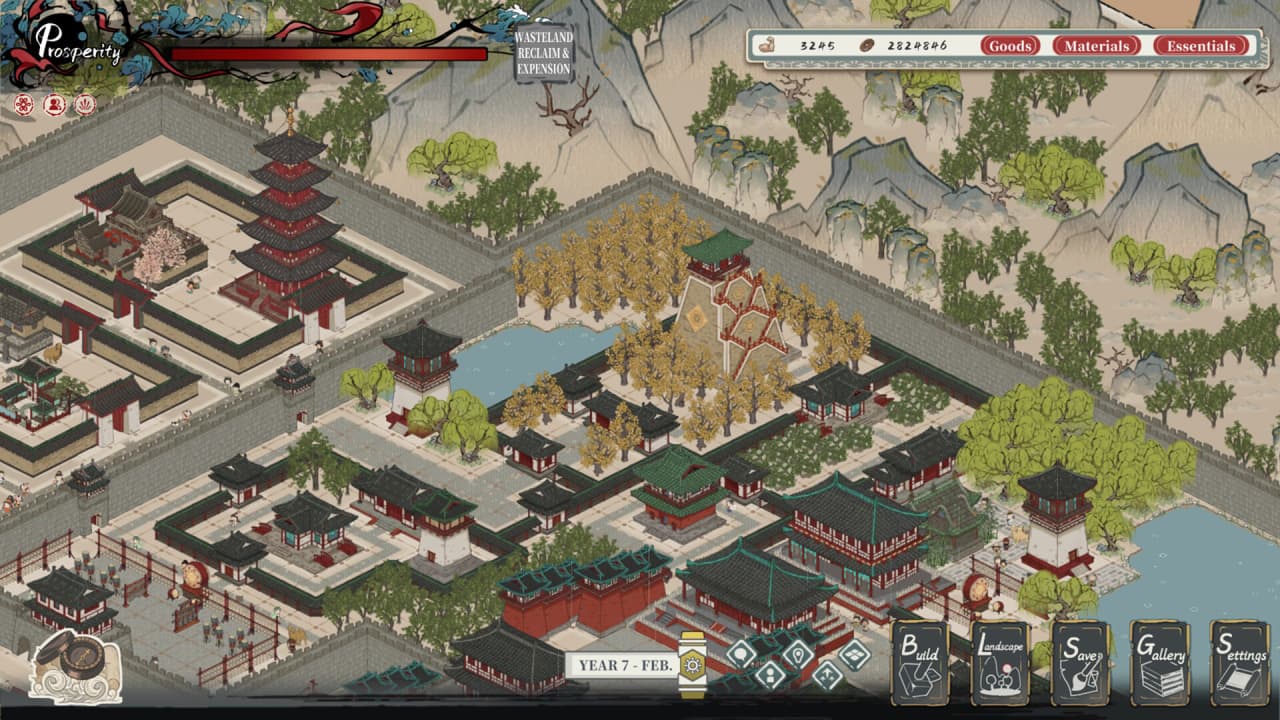Show the Materials resource list
Viewport: 1280px width, 720px height.
[1096, 46]
